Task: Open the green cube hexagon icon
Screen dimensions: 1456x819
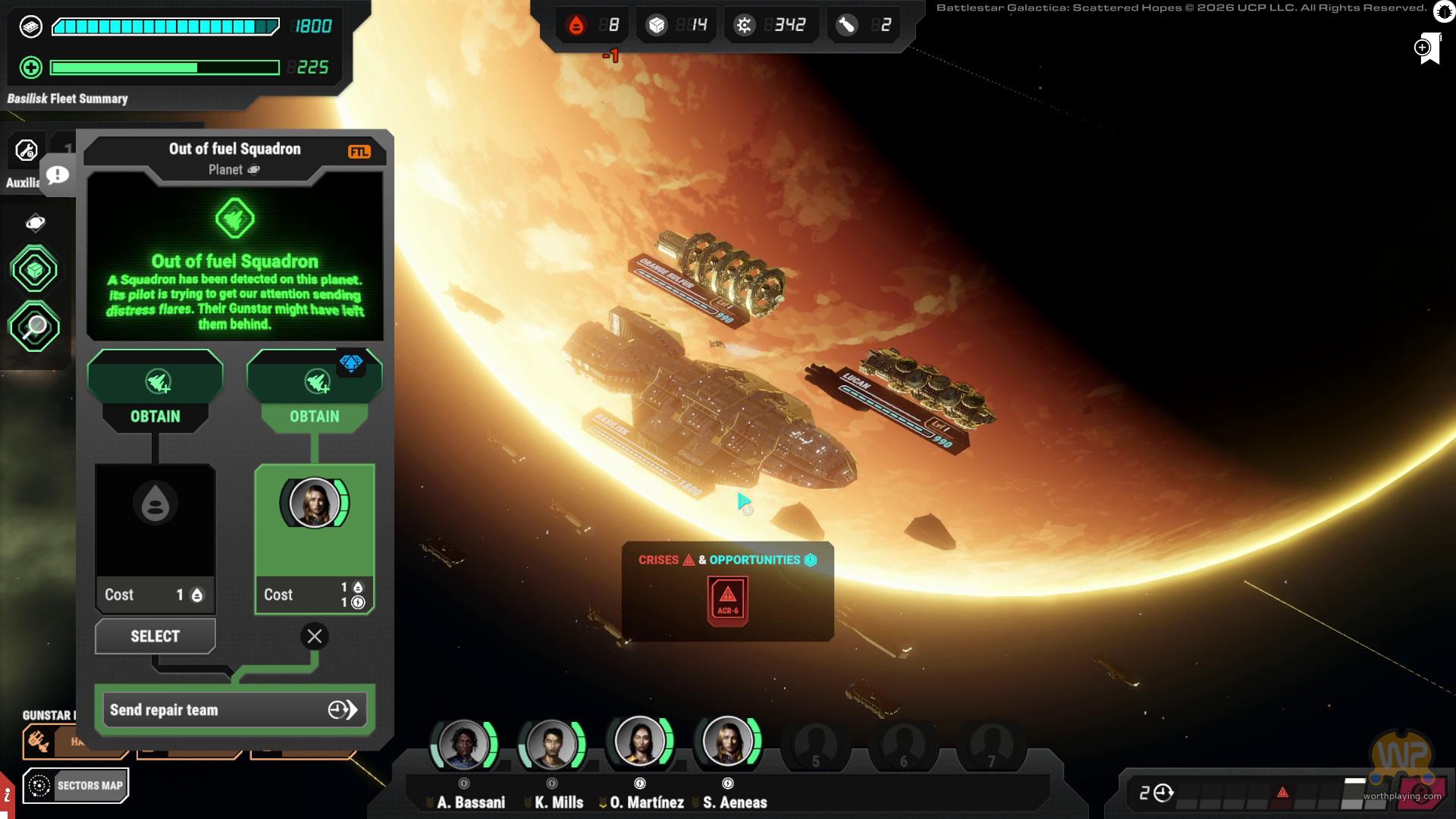Action: tap(34, 269)
